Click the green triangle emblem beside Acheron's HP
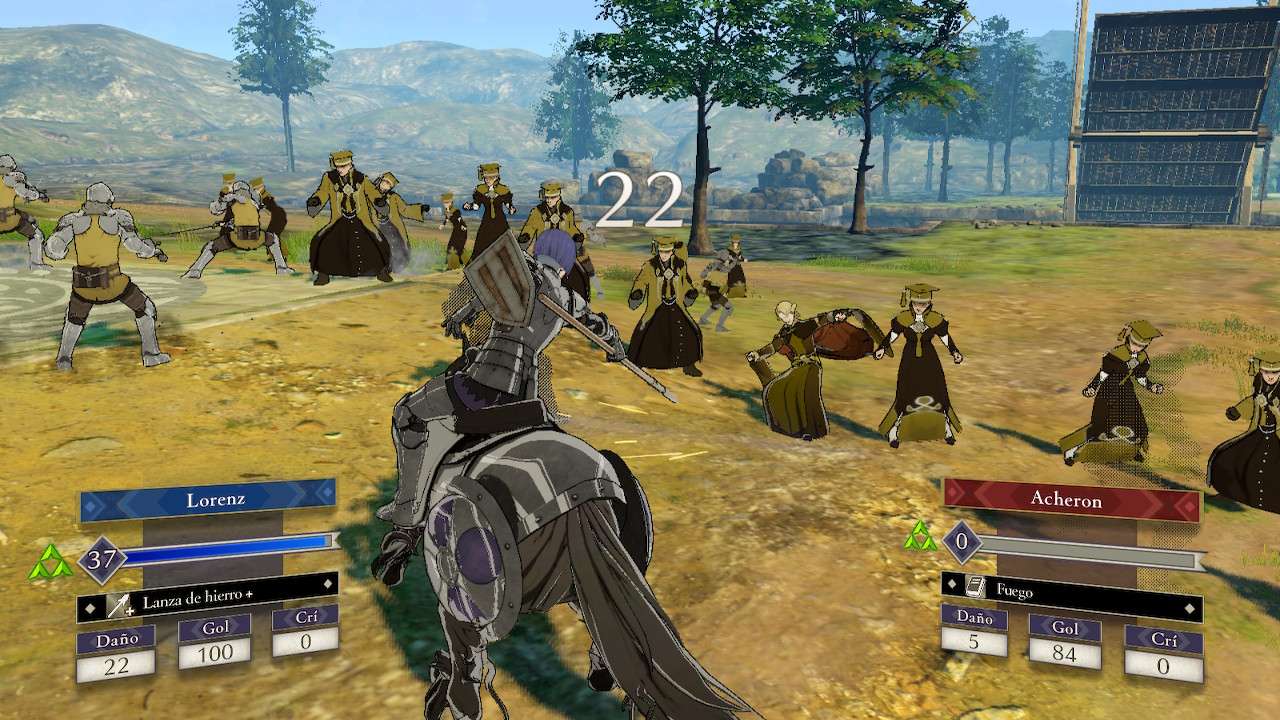 (919, 537)
